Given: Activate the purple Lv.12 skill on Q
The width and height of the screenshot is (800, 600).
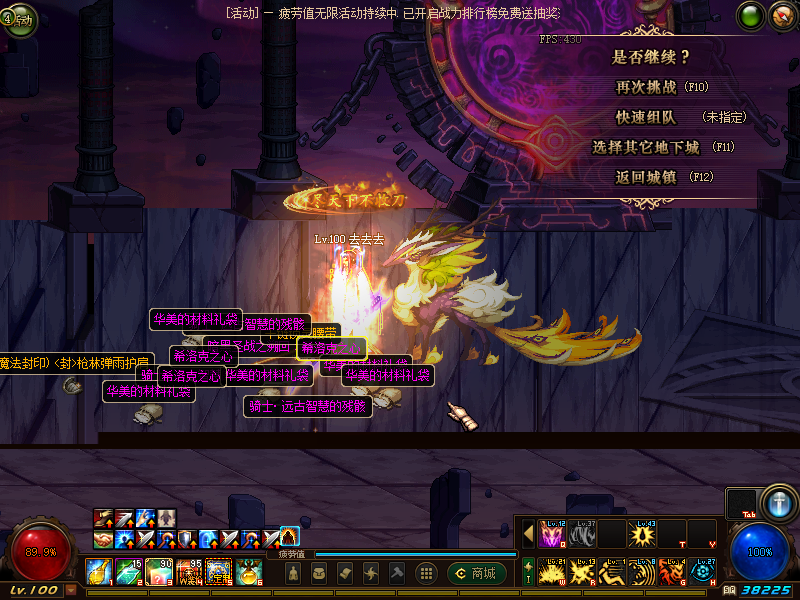Looking at the screenshot, I should click(553, 534).
